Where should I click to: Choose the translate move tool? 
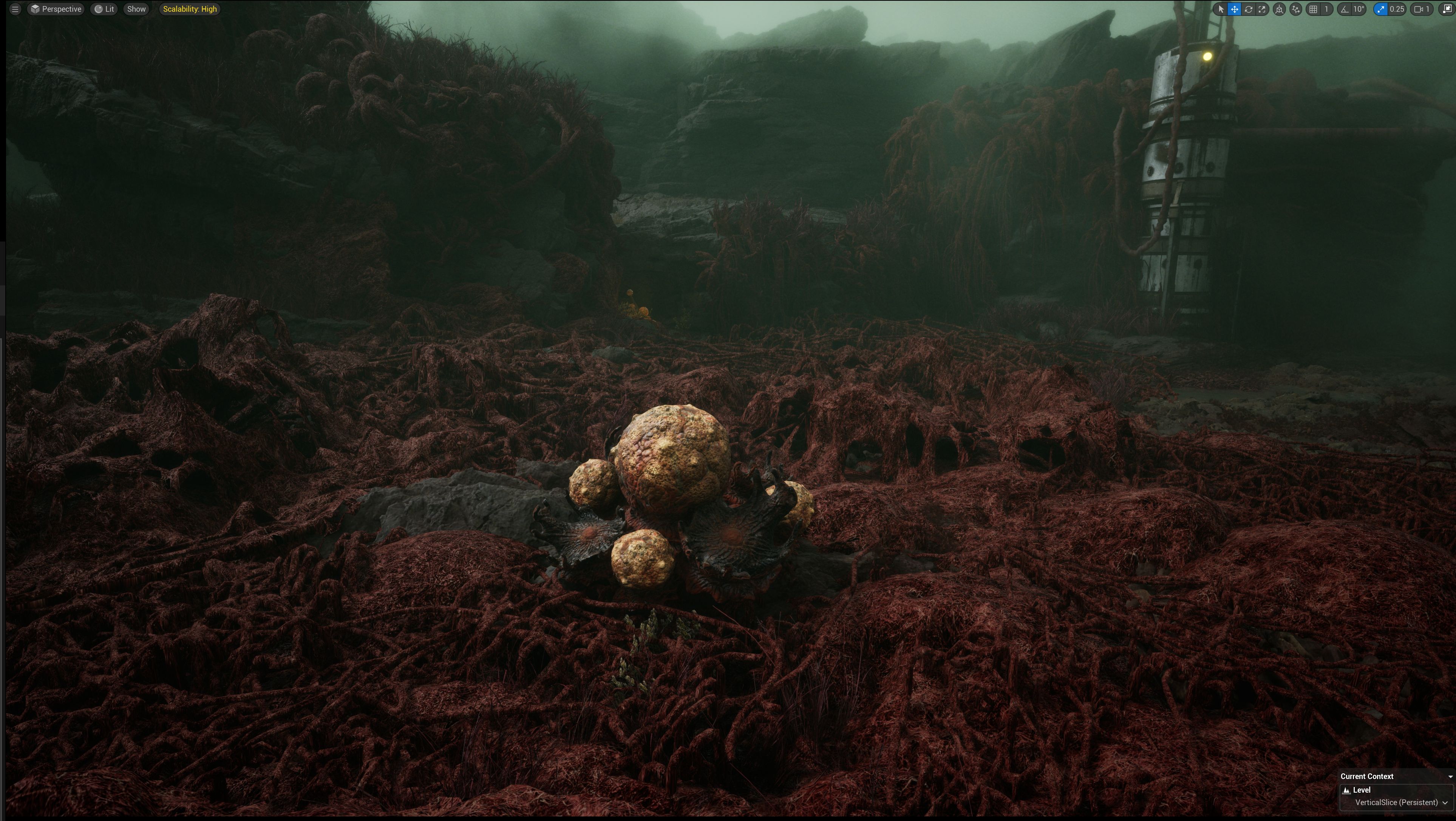point(1235,9)
